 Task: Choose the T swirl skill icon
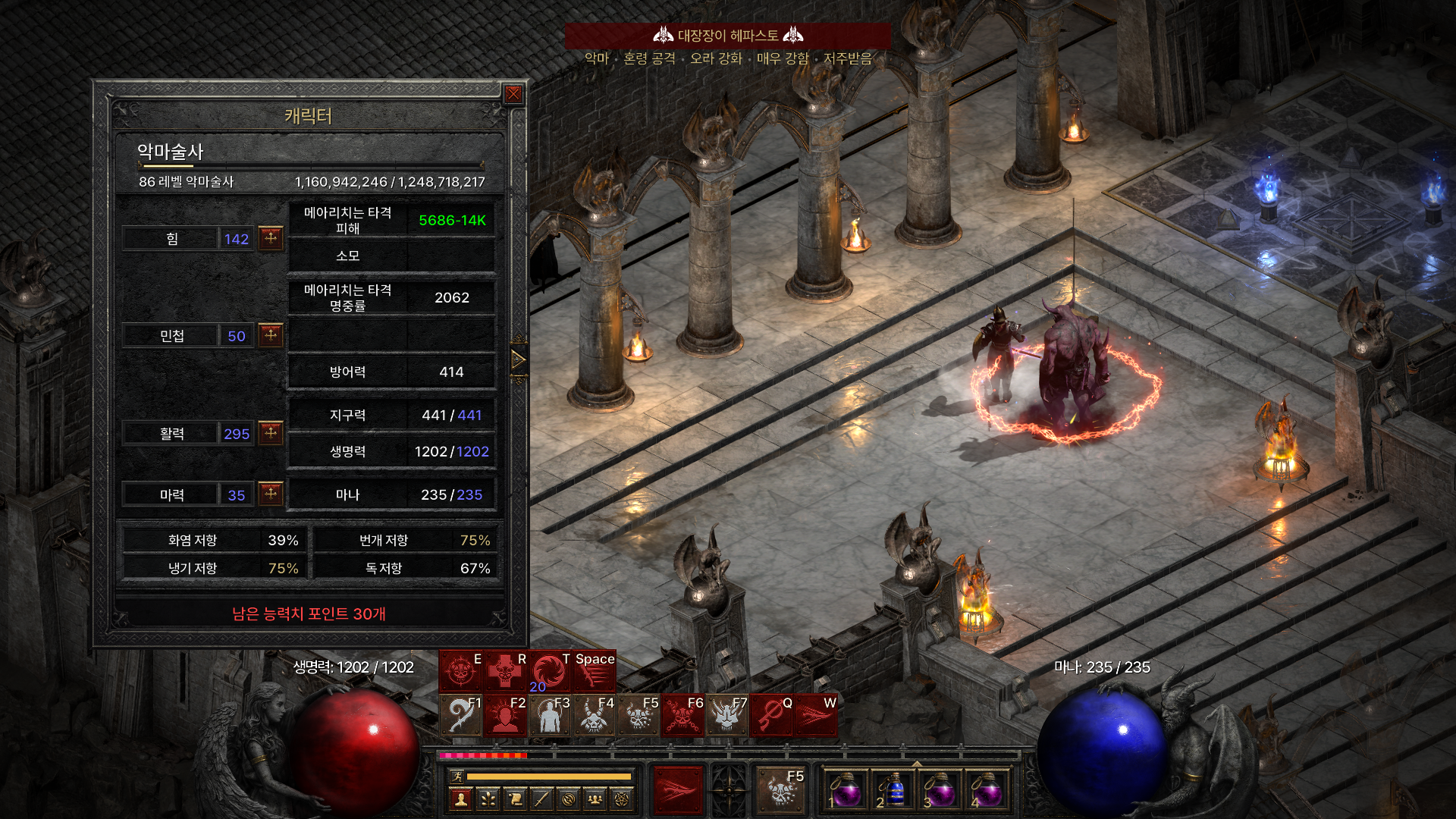pyautogui.click(x=549, y=671)
